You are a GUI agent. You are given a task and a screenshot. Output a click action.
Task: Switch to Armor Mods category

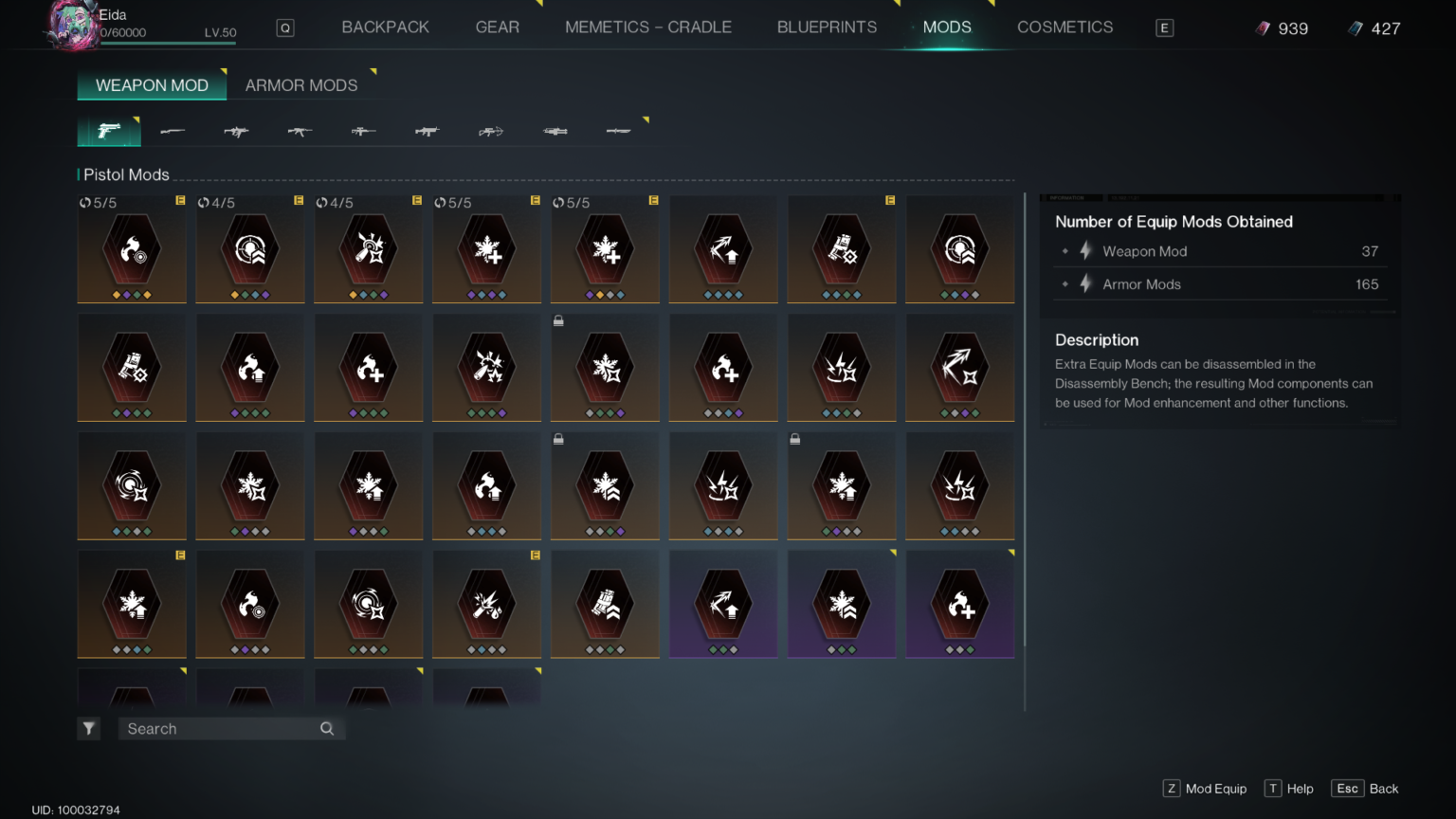point(301,85)
